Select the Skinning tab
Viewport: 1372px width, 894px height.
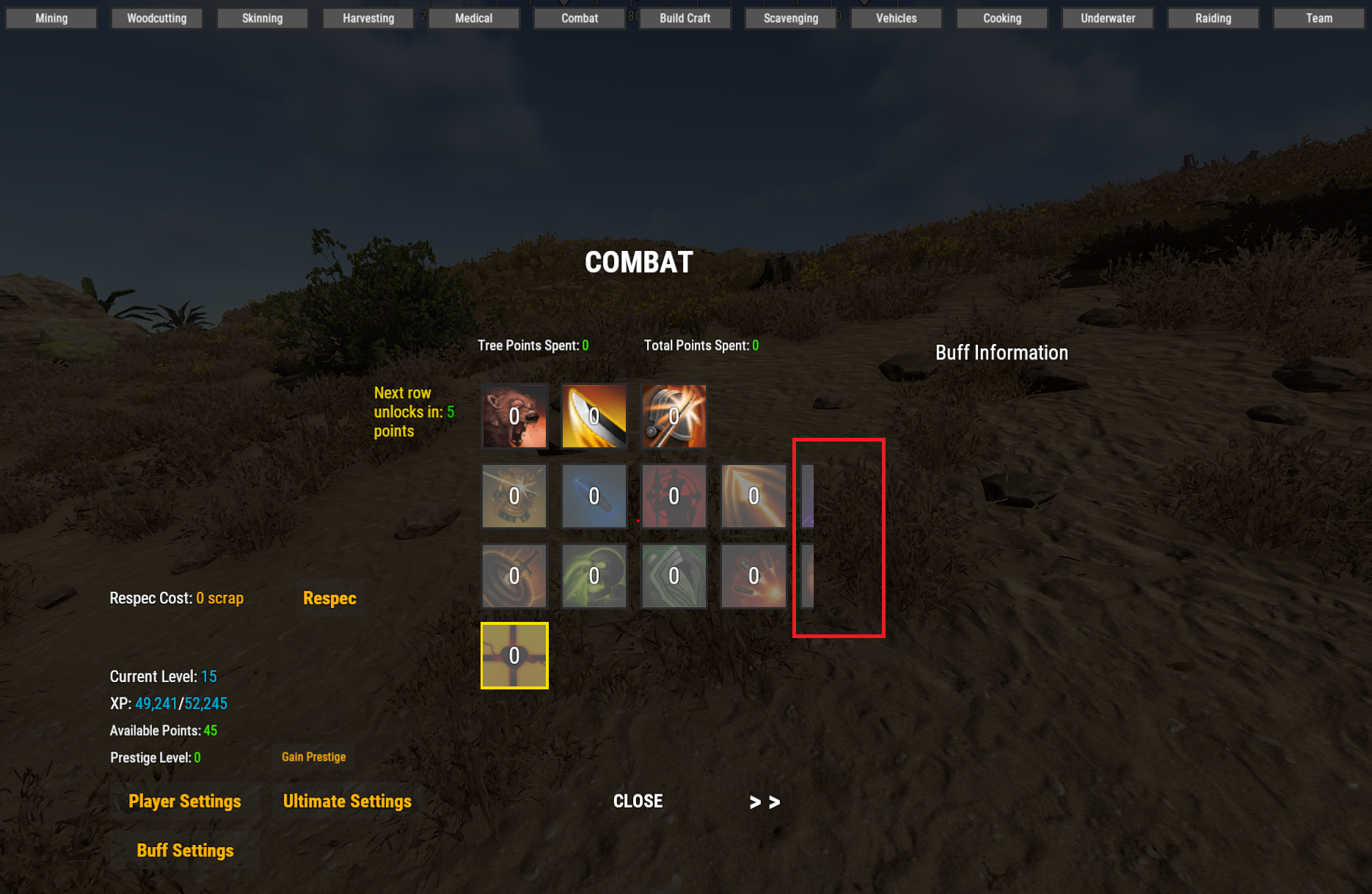[262, 18]
